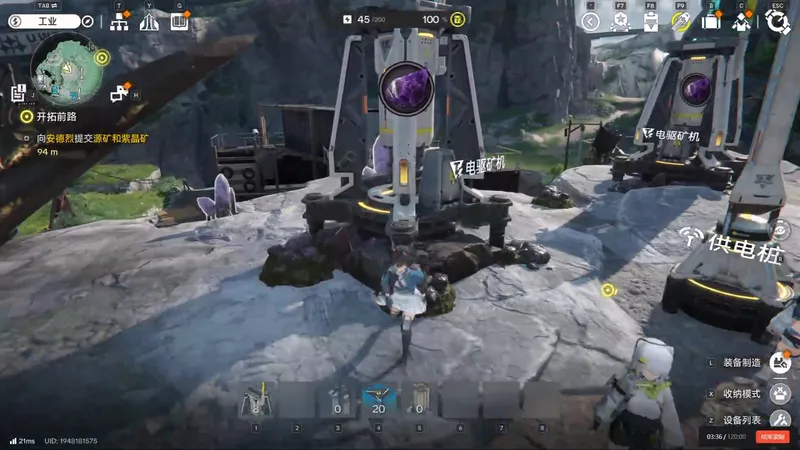Open the 工业 mode switcher
Screen dimensions: 800x450
tap(47, 21)
